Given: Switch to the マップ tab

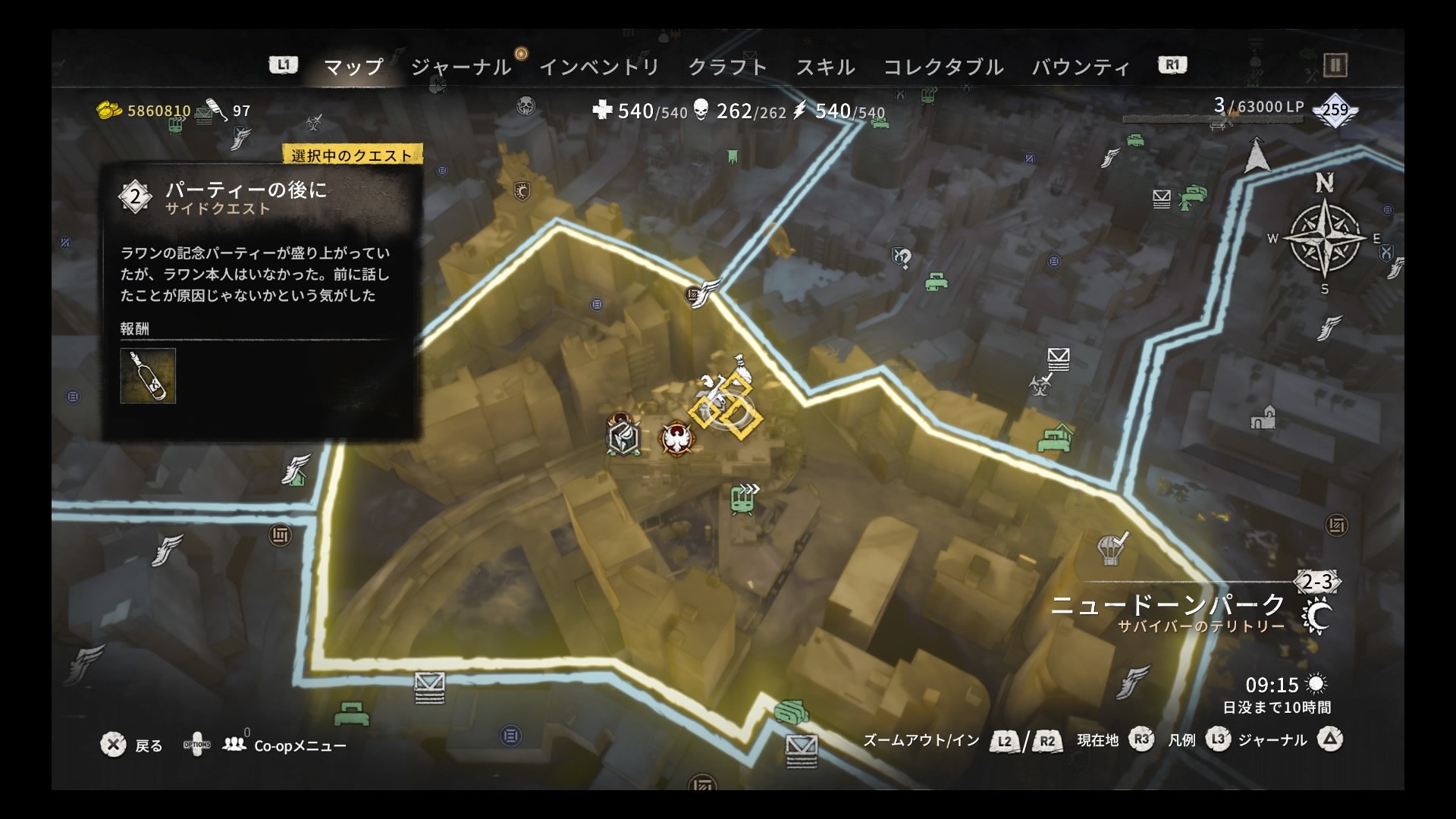Looking at the screenshot, I should (353, 67).
